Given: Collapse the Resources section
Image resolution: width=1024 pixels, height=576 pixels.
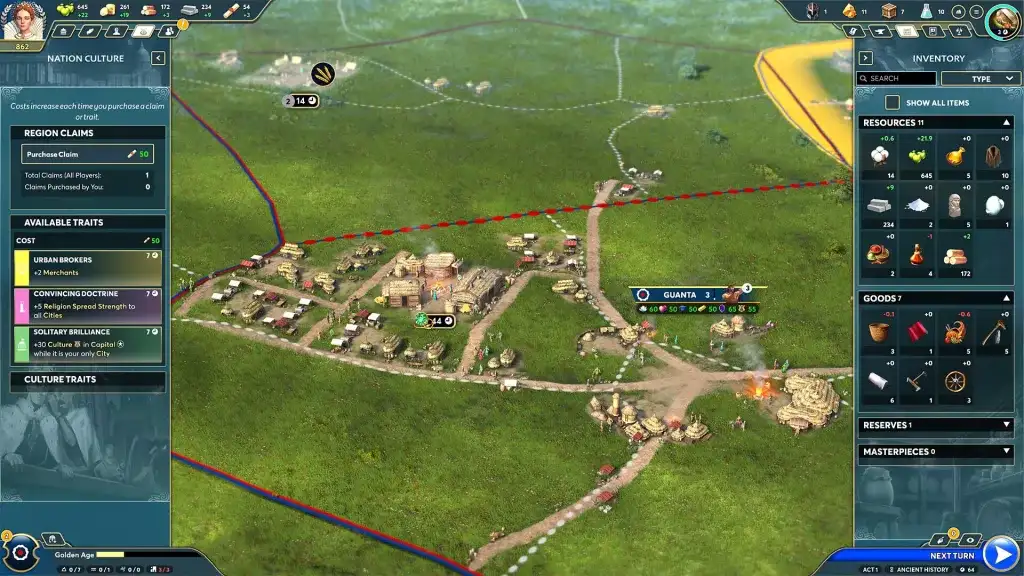Looking at the screenshot, I should click(1006, 123).
